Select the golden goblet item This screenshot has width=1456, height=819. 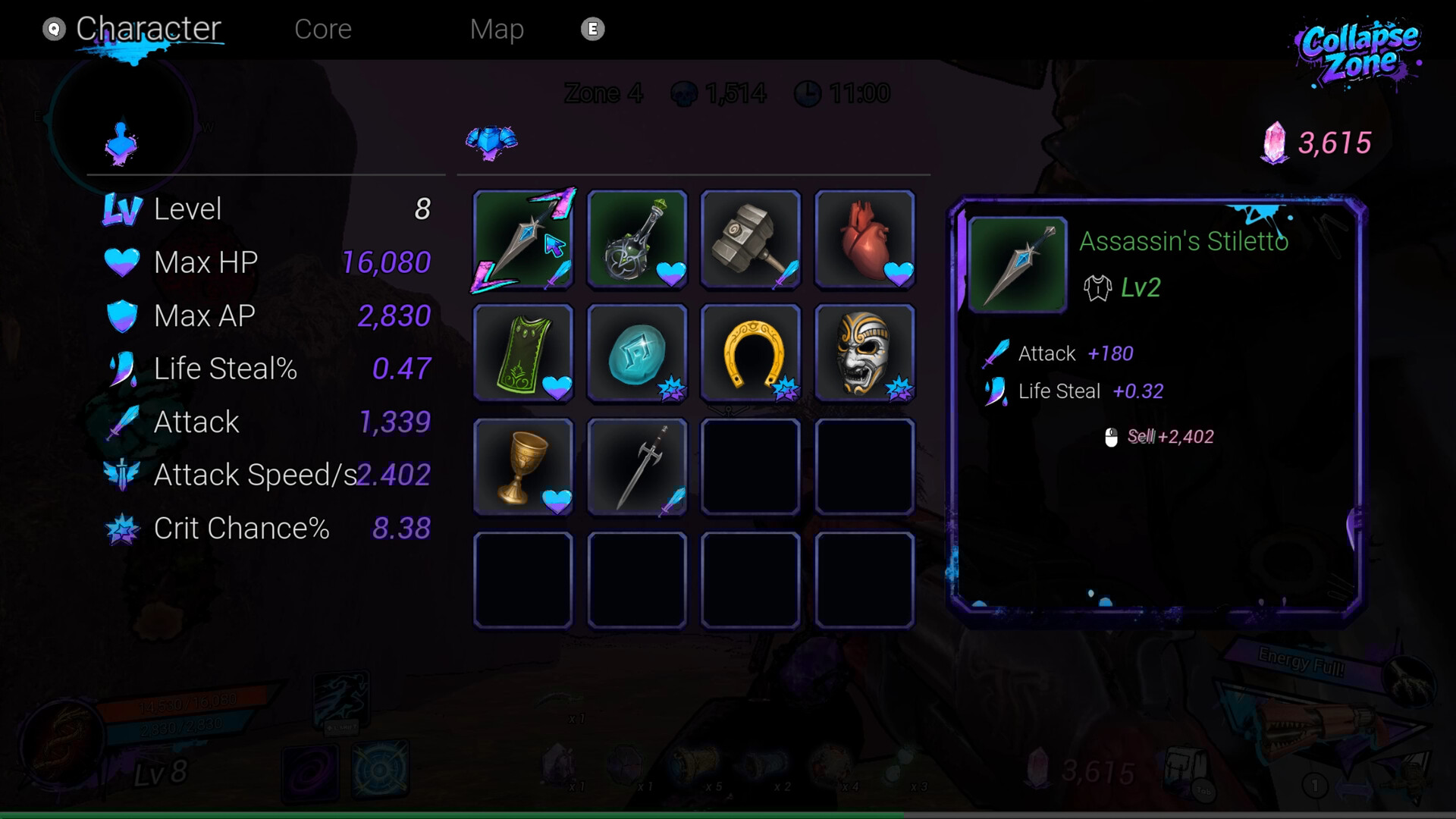click(x=523, y=467)
